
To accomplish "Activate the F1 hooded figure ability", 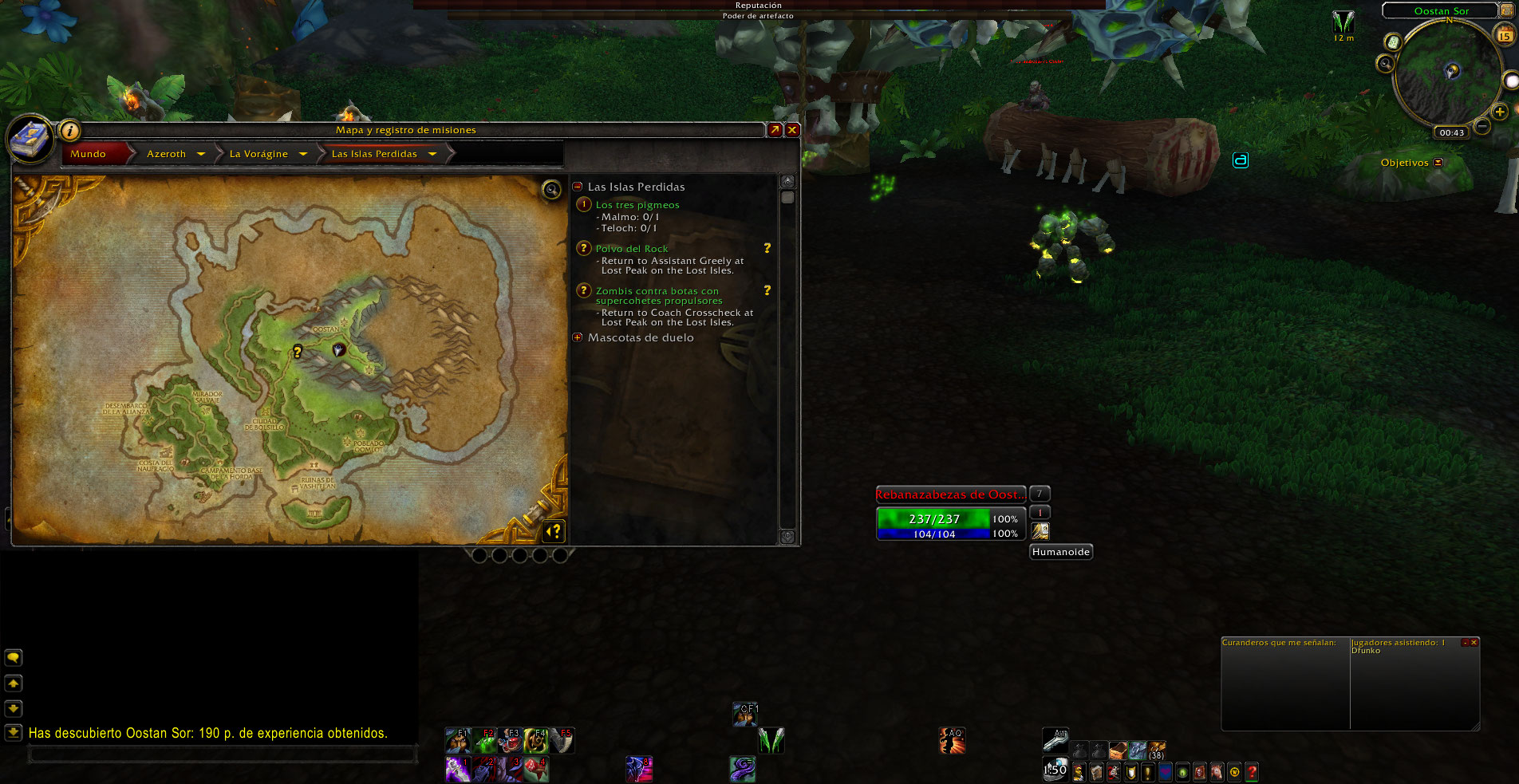I will [x=457, y=741].
